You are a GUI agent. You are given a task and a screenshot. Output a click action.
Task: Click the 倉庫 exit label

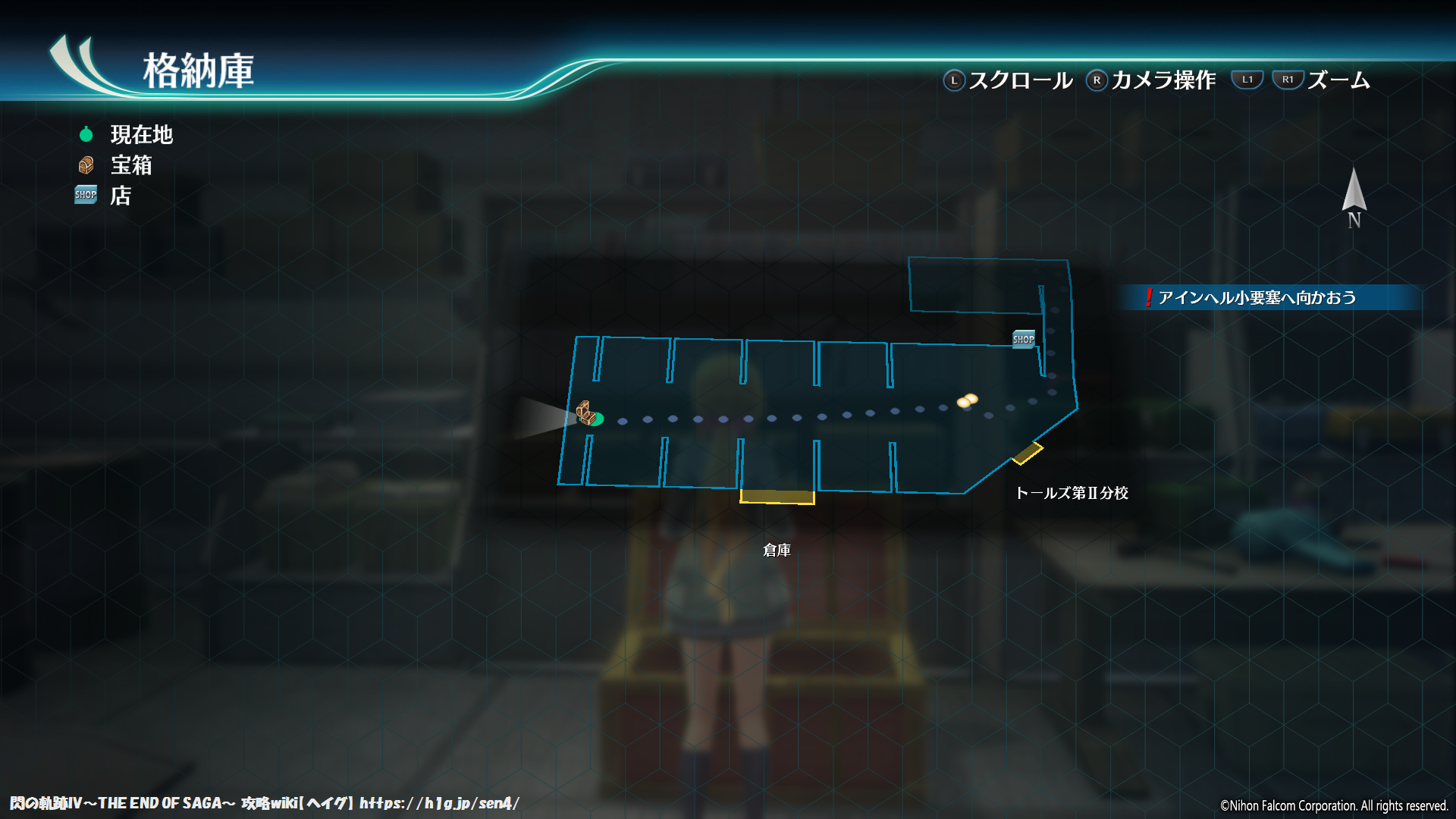point(777,550)
